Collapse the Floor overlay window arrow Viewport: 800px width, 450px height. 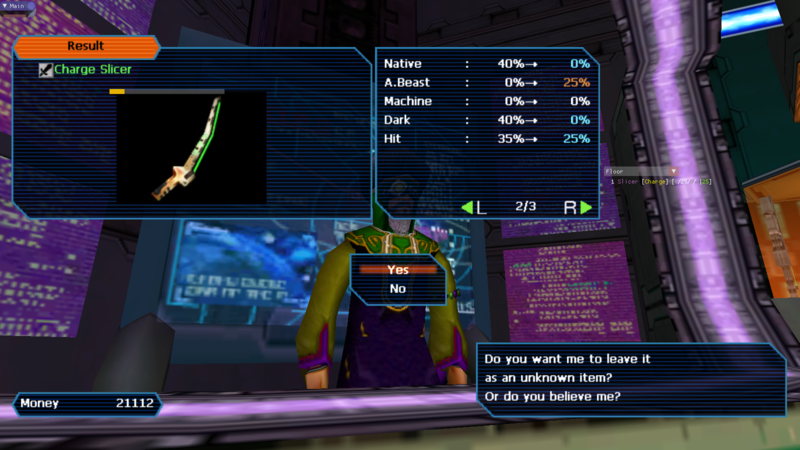point(673,171)
